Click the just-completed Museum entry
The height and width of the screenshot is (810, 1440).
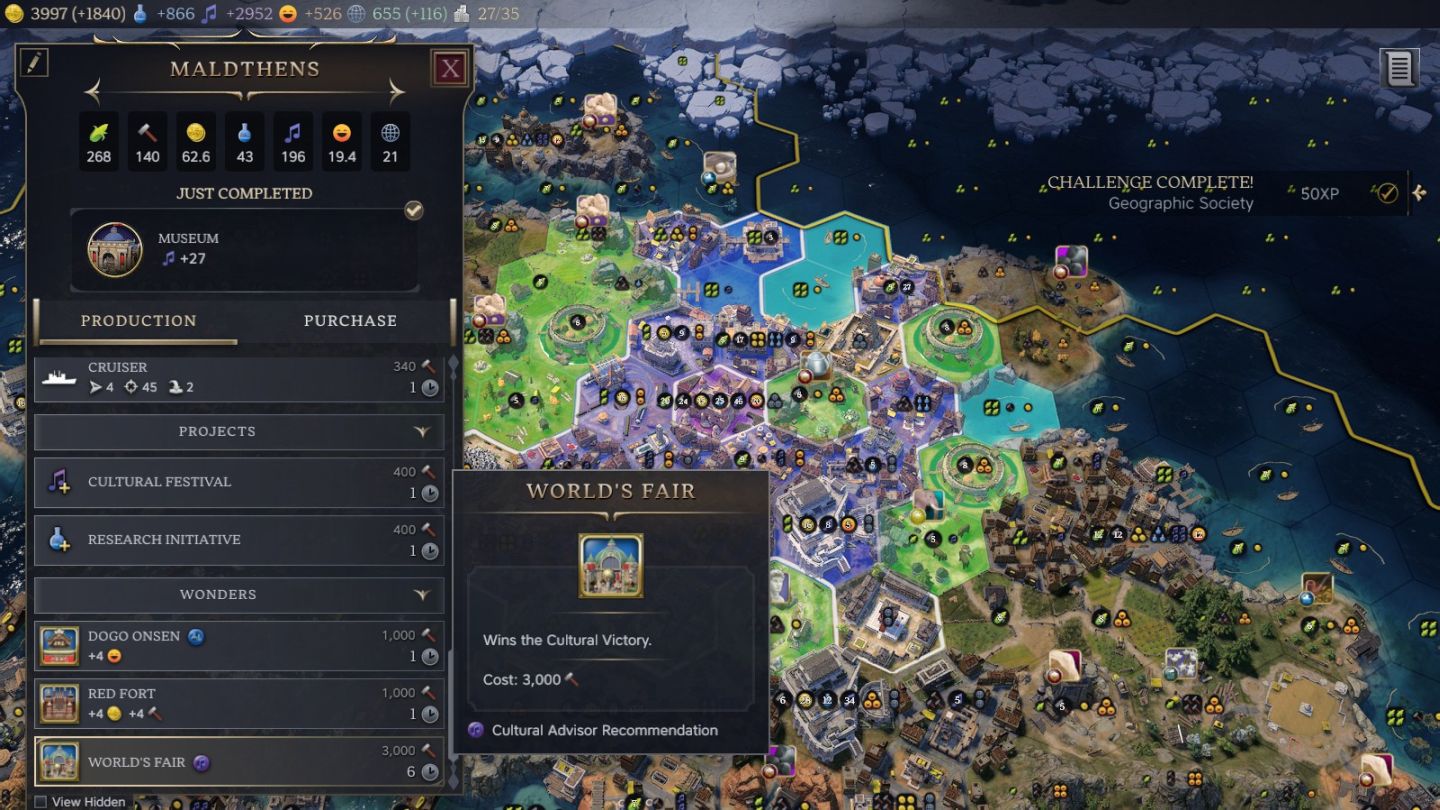click(245, 249)
